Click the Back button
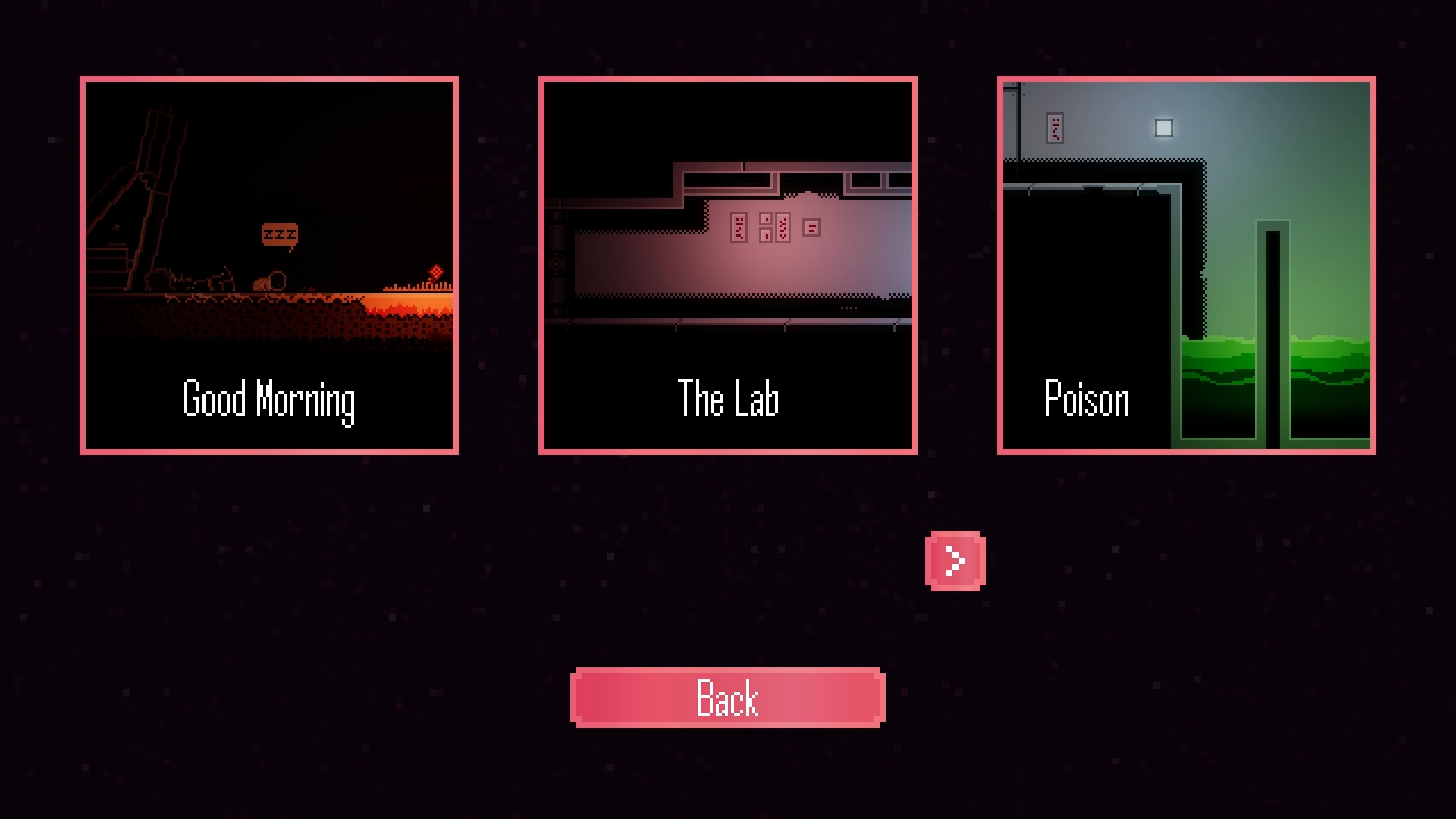 pos(728,698)
